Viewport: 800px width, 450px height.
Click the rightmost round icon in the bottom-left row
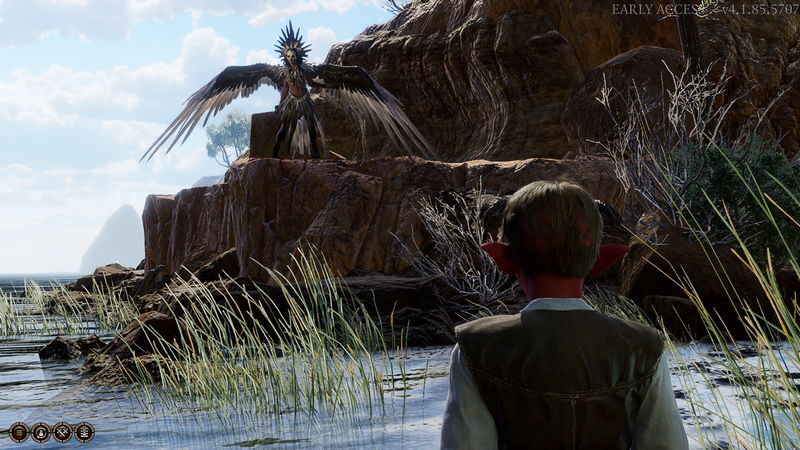click(x=84, y=432)
